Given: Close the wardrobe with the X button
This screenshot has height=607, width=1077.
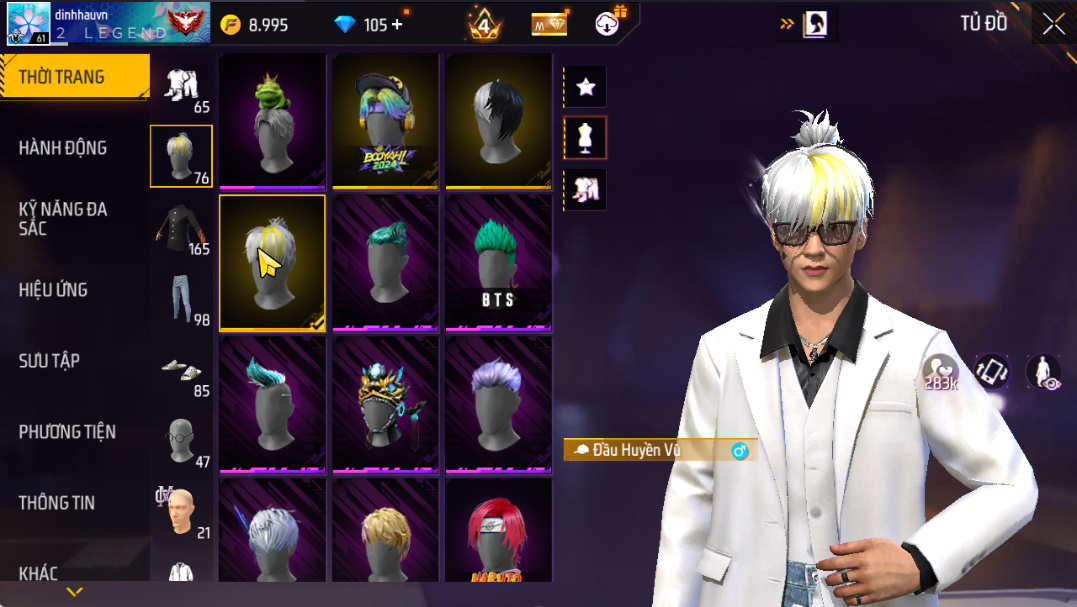Looking at the screenshot, I should 1053,24.
